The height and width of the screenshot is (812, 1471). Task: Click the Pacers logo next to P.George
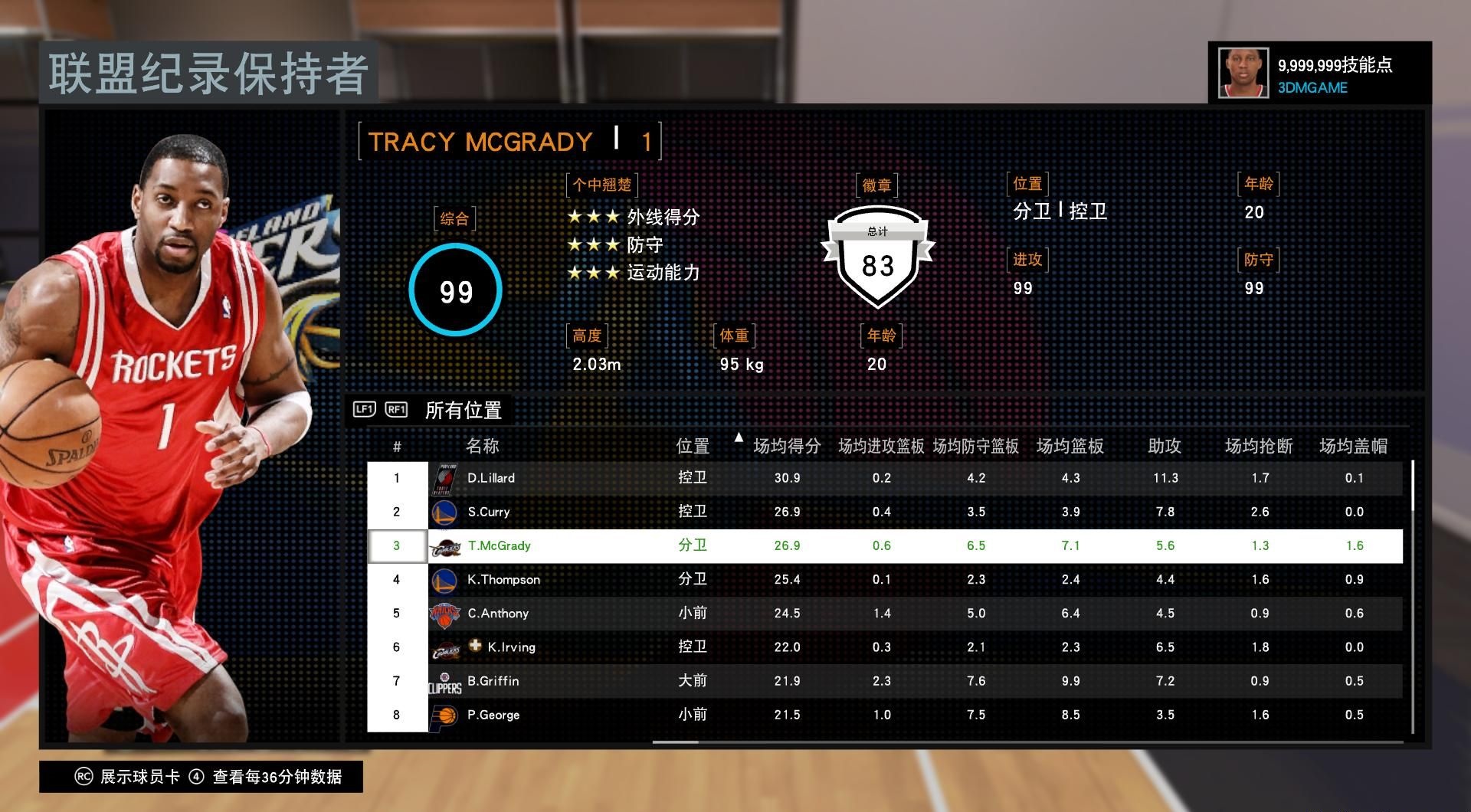(444, 714)
